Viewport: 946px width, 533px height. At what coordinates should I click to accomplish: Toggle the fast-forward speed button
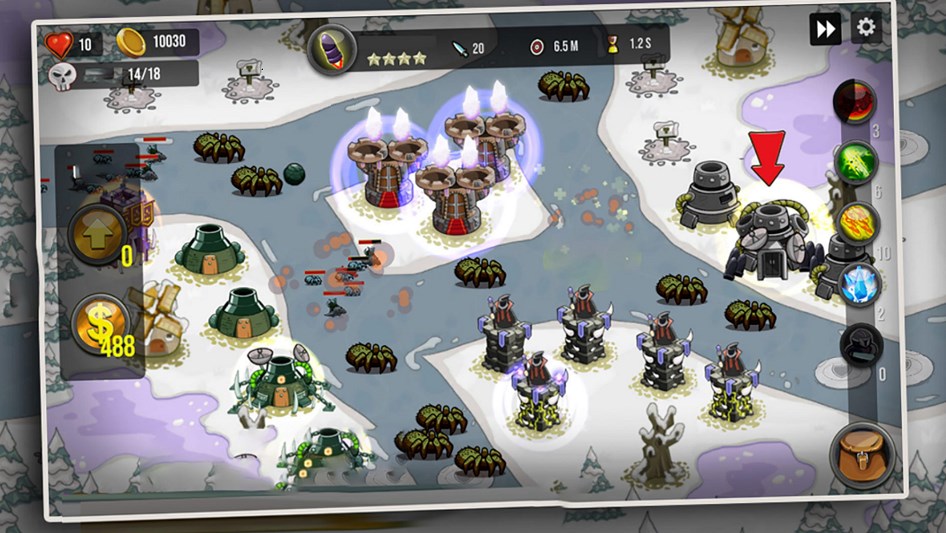(825, 29)
